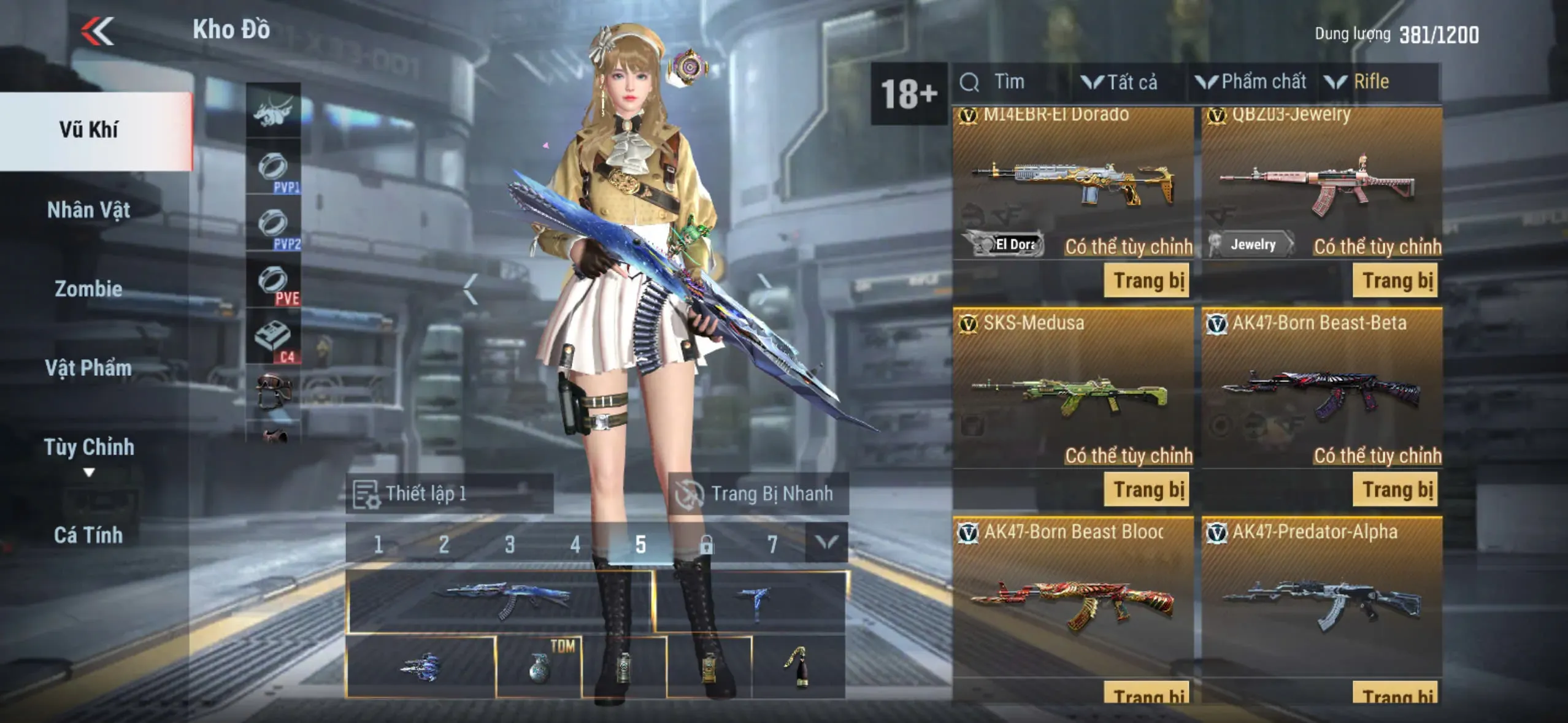Equip the AK47-Born Beast-Beta
The image size is (1568, 723).
click(x=1395, y=489)
